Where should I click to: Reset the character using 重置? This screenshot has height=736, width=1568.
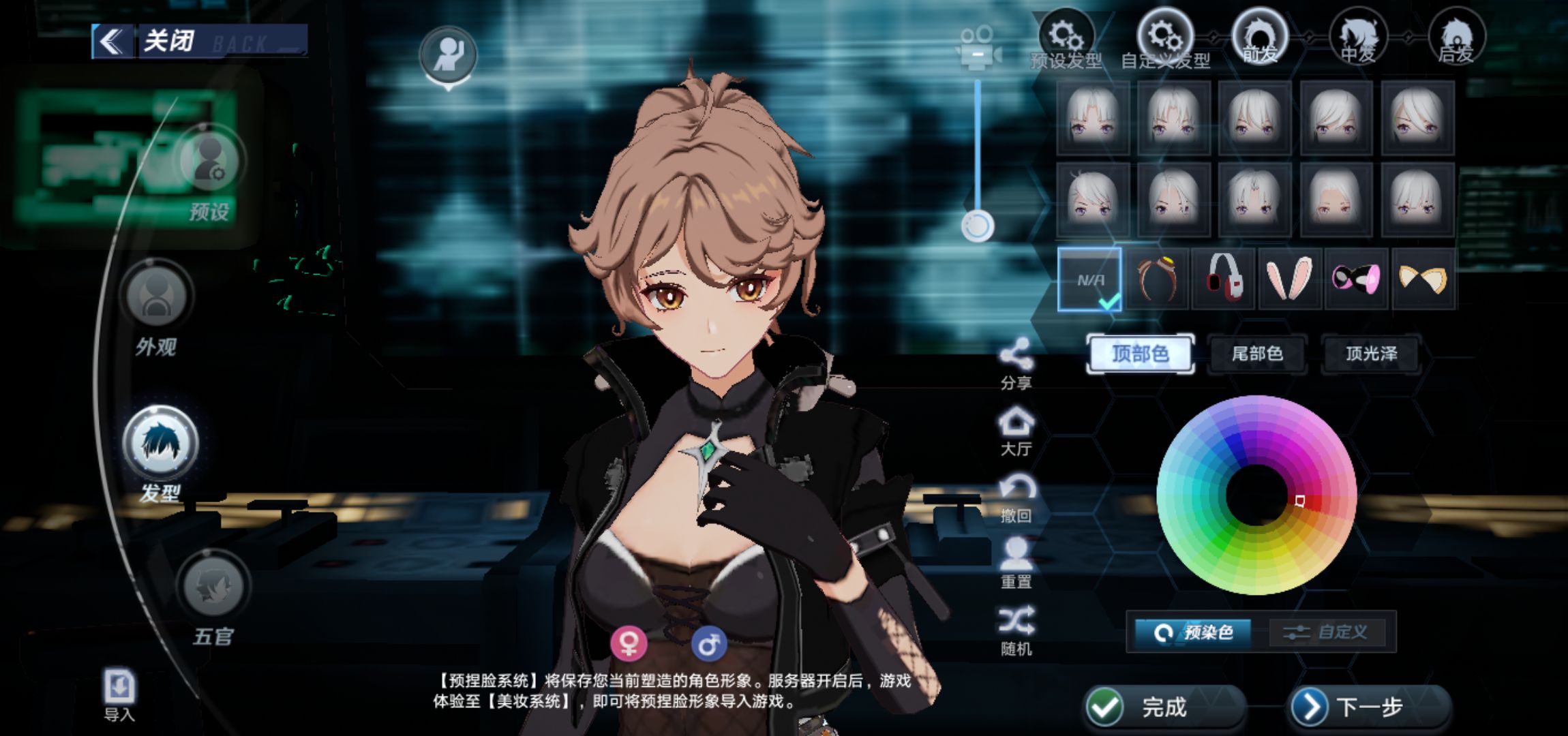tap(1016, 562)
